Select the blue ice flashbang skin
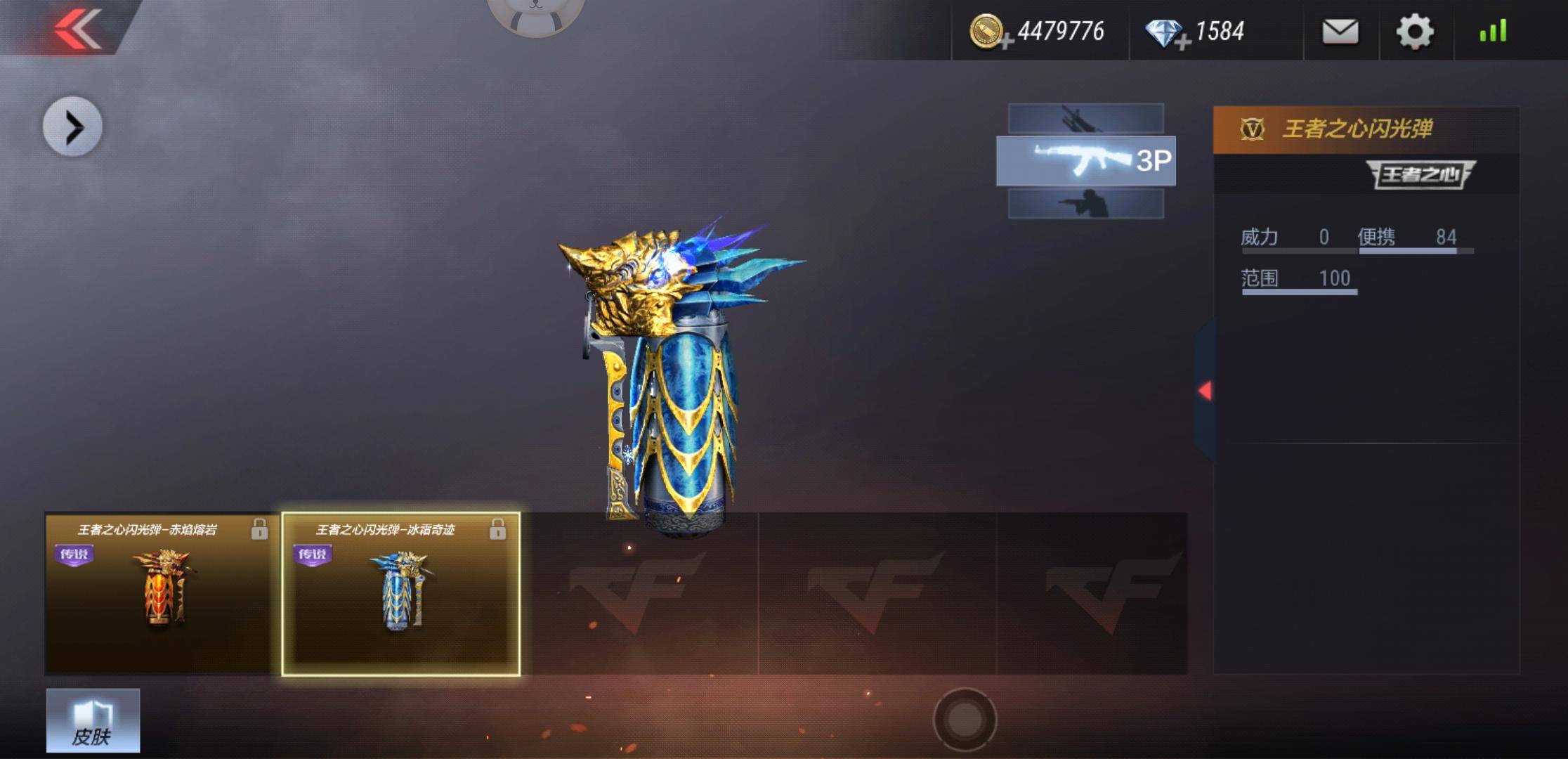Image resolution: width=1568 pixels, height=759 pixels. point(400,594)
